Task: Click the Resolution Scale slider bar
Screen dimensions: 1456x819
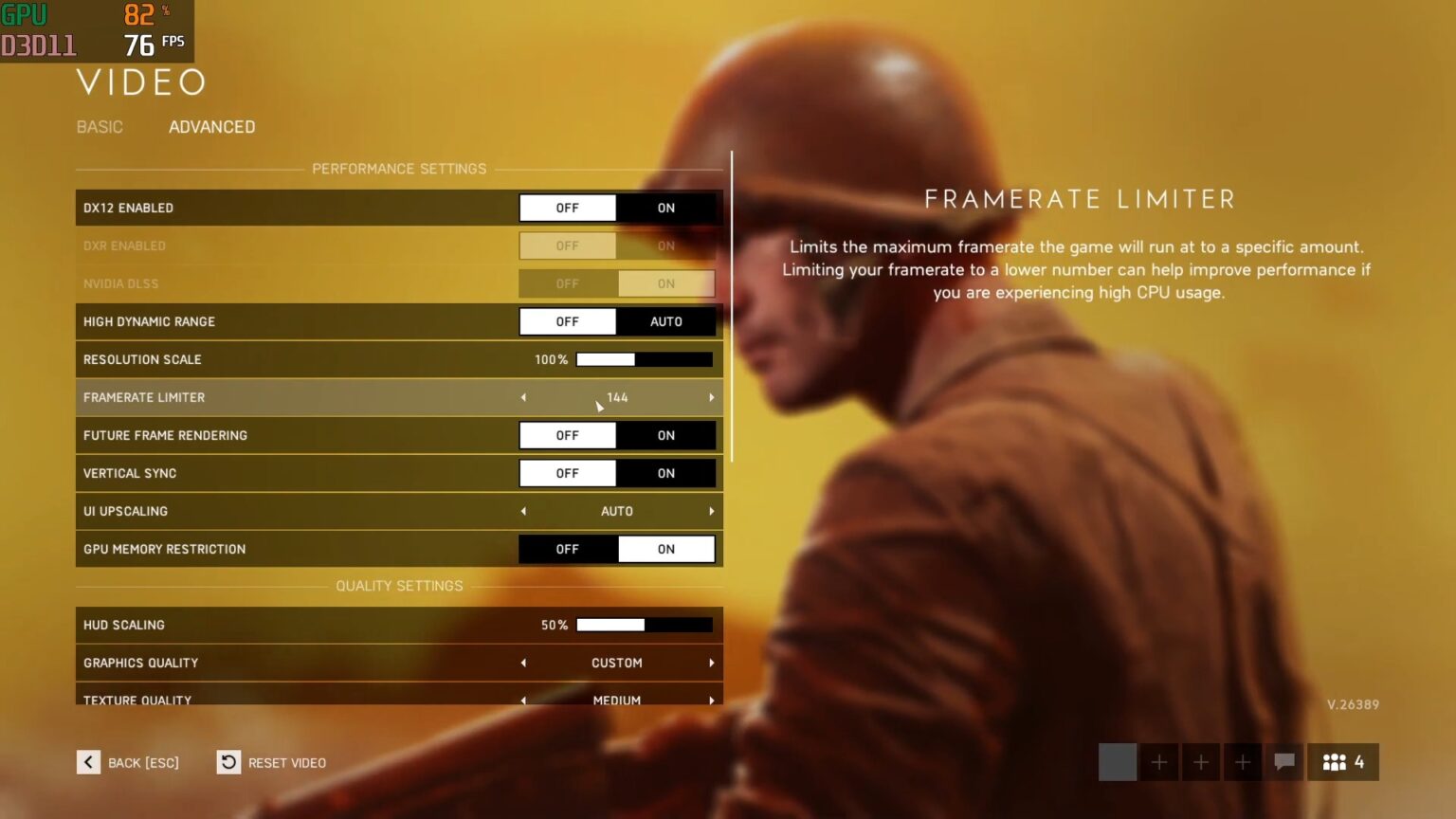Action: [x=645, y=359]
